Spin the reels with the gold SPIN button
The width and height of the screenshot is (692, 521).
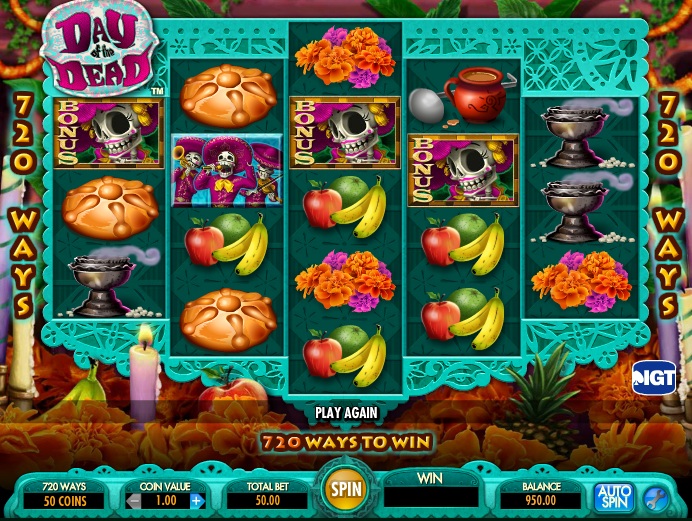click(x=345, y=490)
